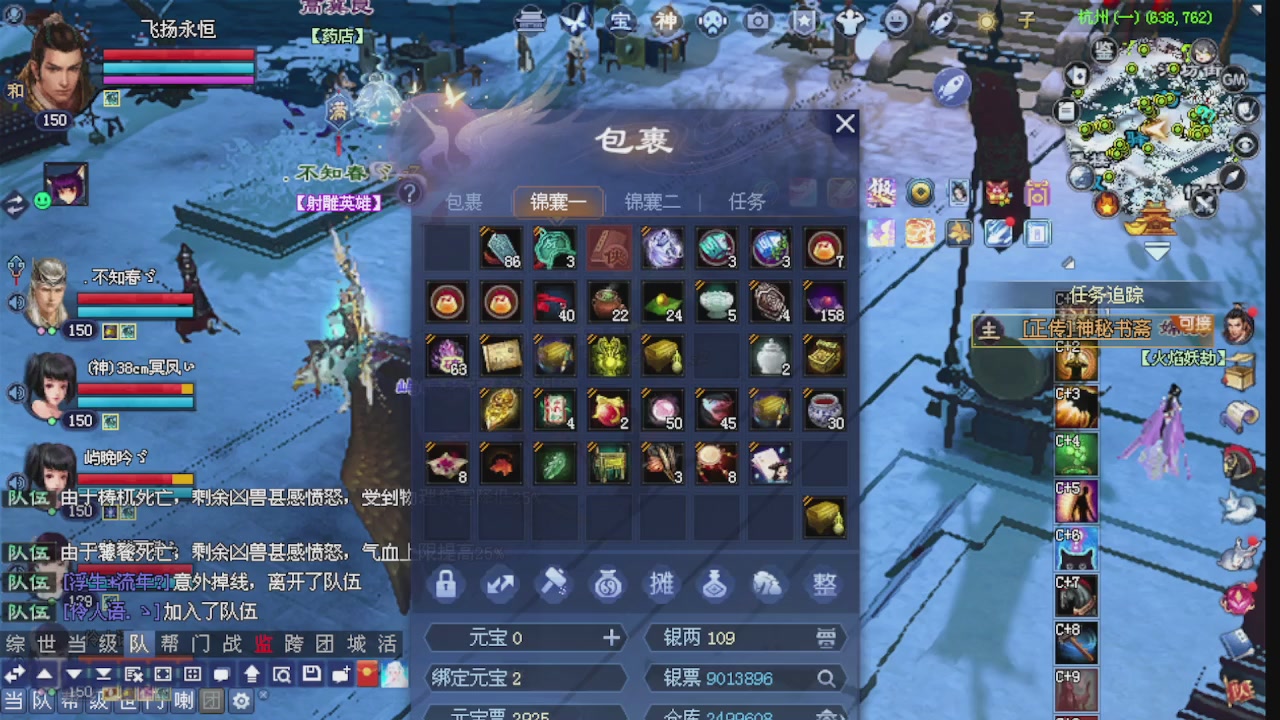Select the lock icon in the bag toolbar
This screenshot has height=720, width=1280.
click(x=445, y=584)
